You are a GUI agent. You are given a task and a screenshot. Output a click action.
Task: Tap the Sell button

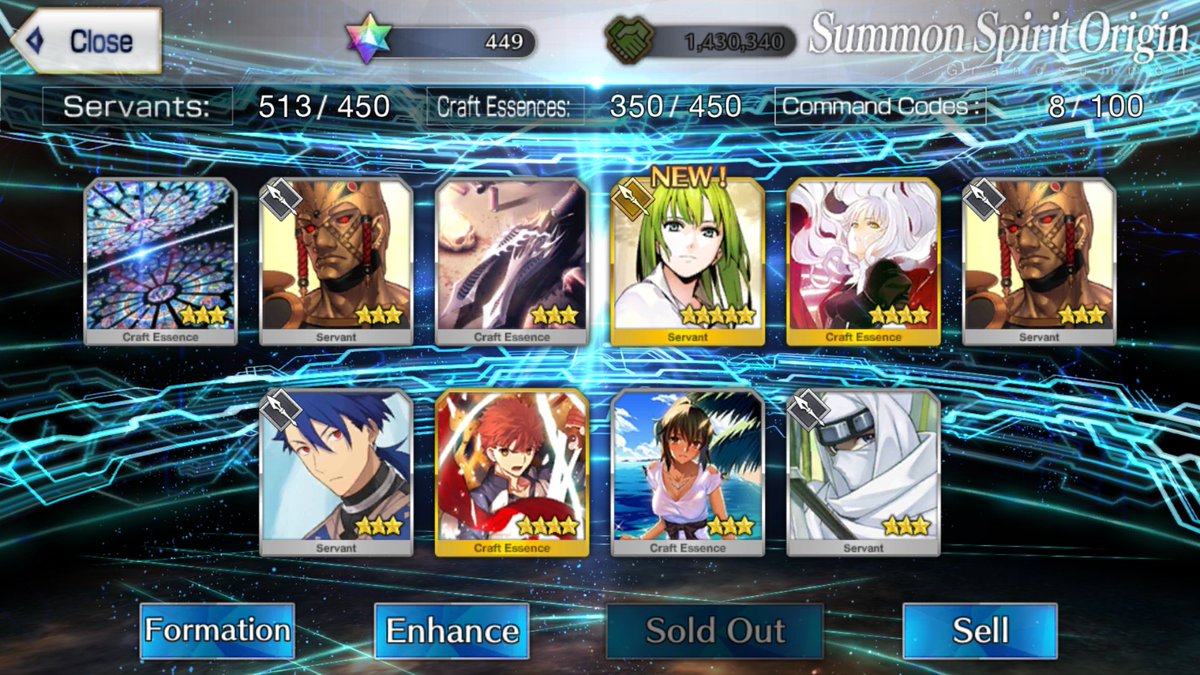point(980,631)
